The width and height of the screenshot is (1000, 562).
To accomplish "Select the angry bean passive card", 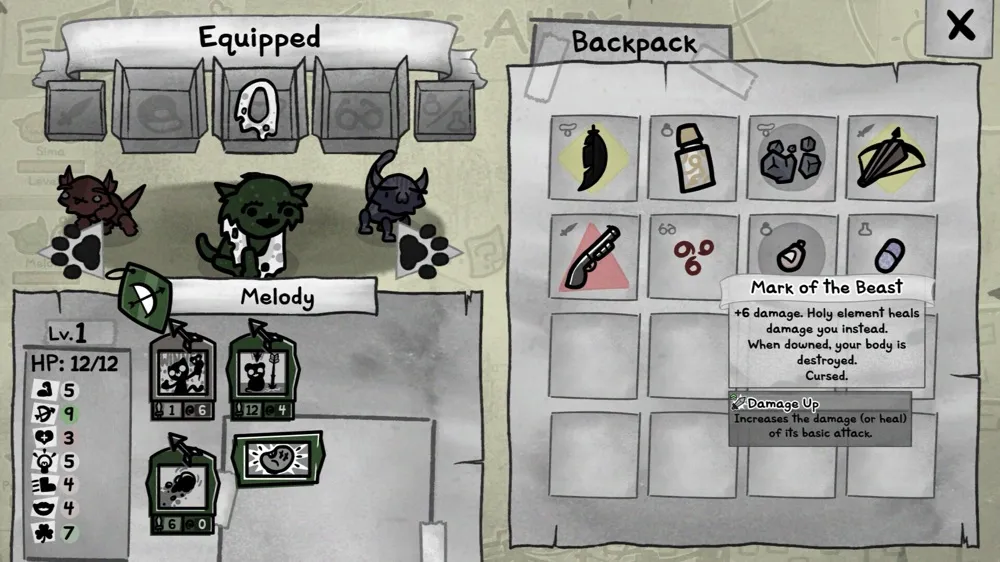I will click(277, 457).
